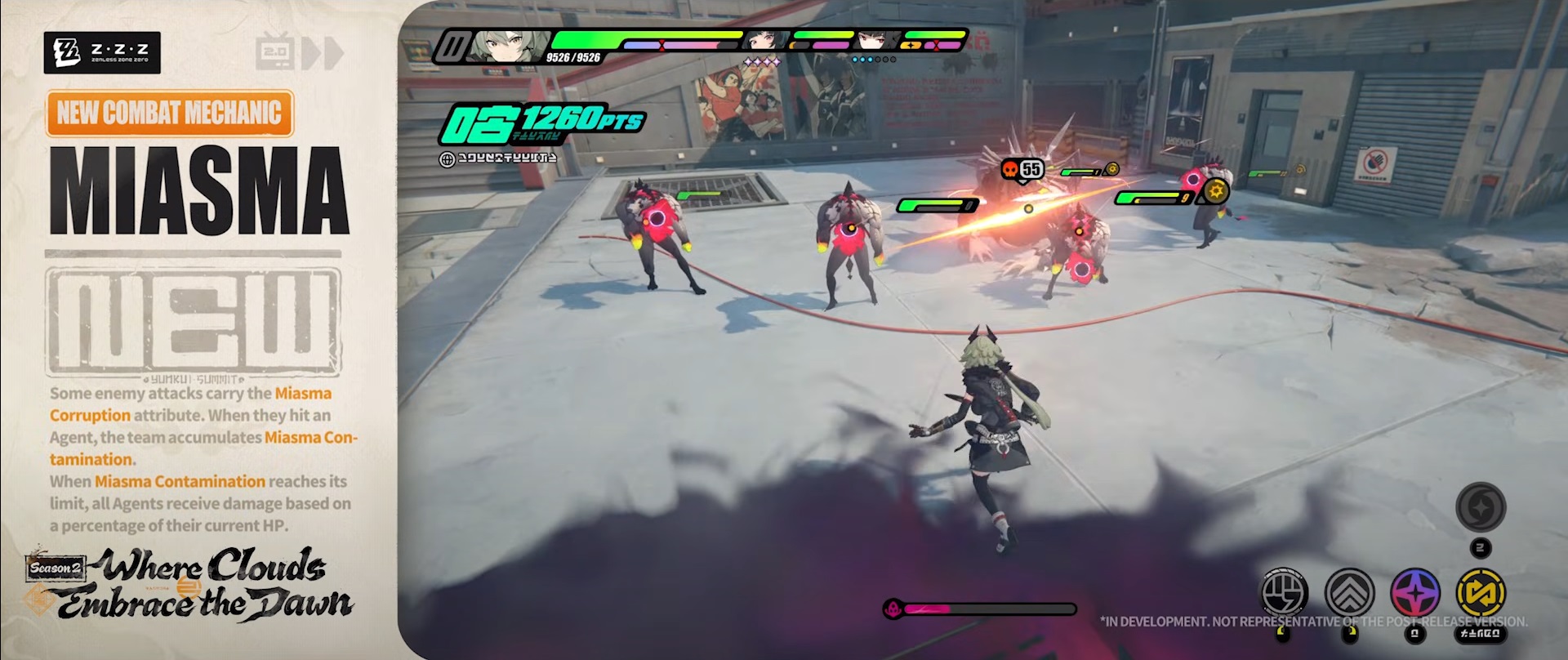Use the fist basic attack icon

[x=1285, y=592]
